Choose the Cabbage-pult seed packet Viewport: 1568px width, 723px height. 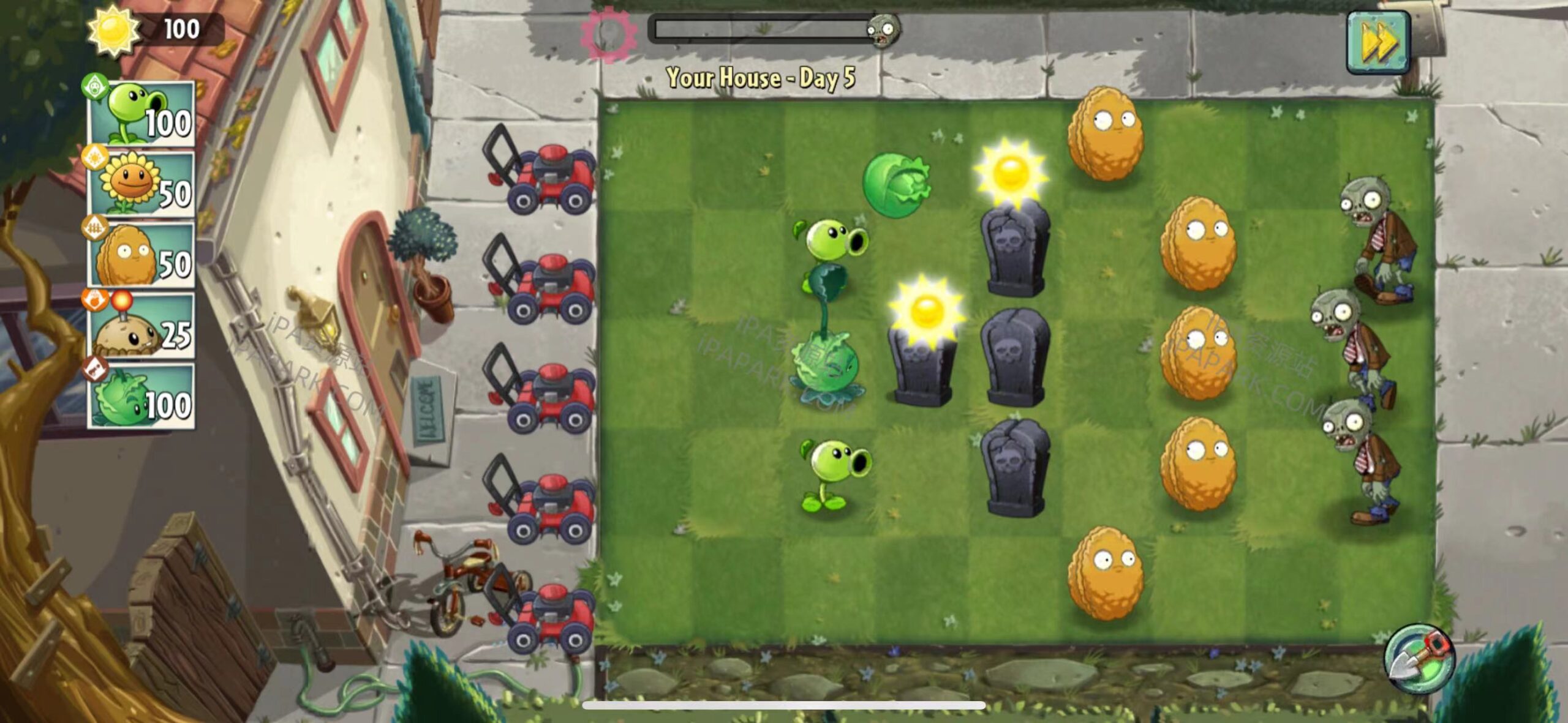(x=142, y=397)
